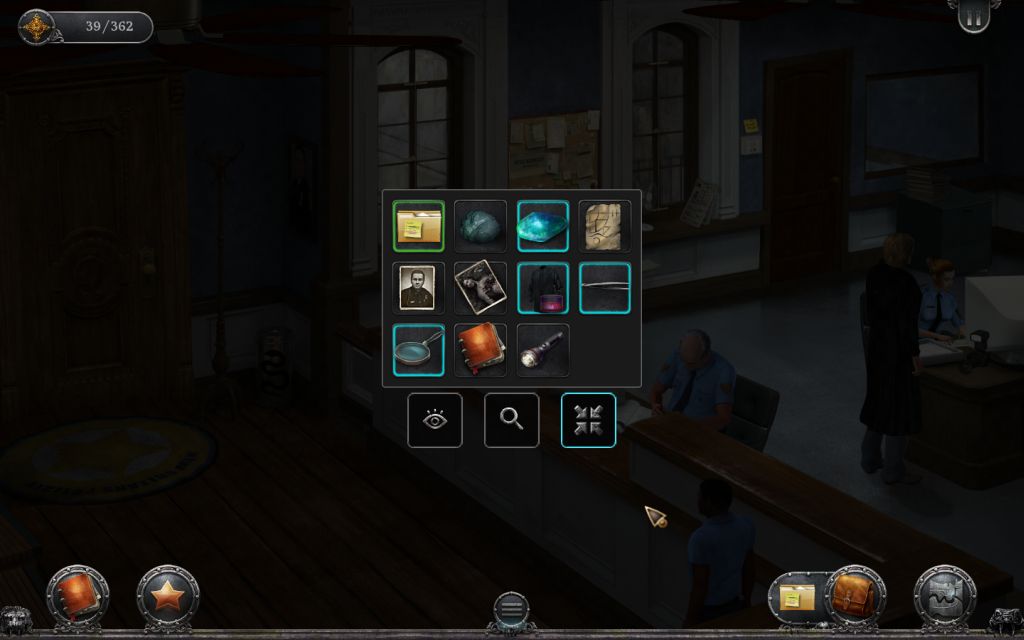Pick the tilted crime scene photograph
Screen dimensions: 1024x640
(x=480, y=288)
